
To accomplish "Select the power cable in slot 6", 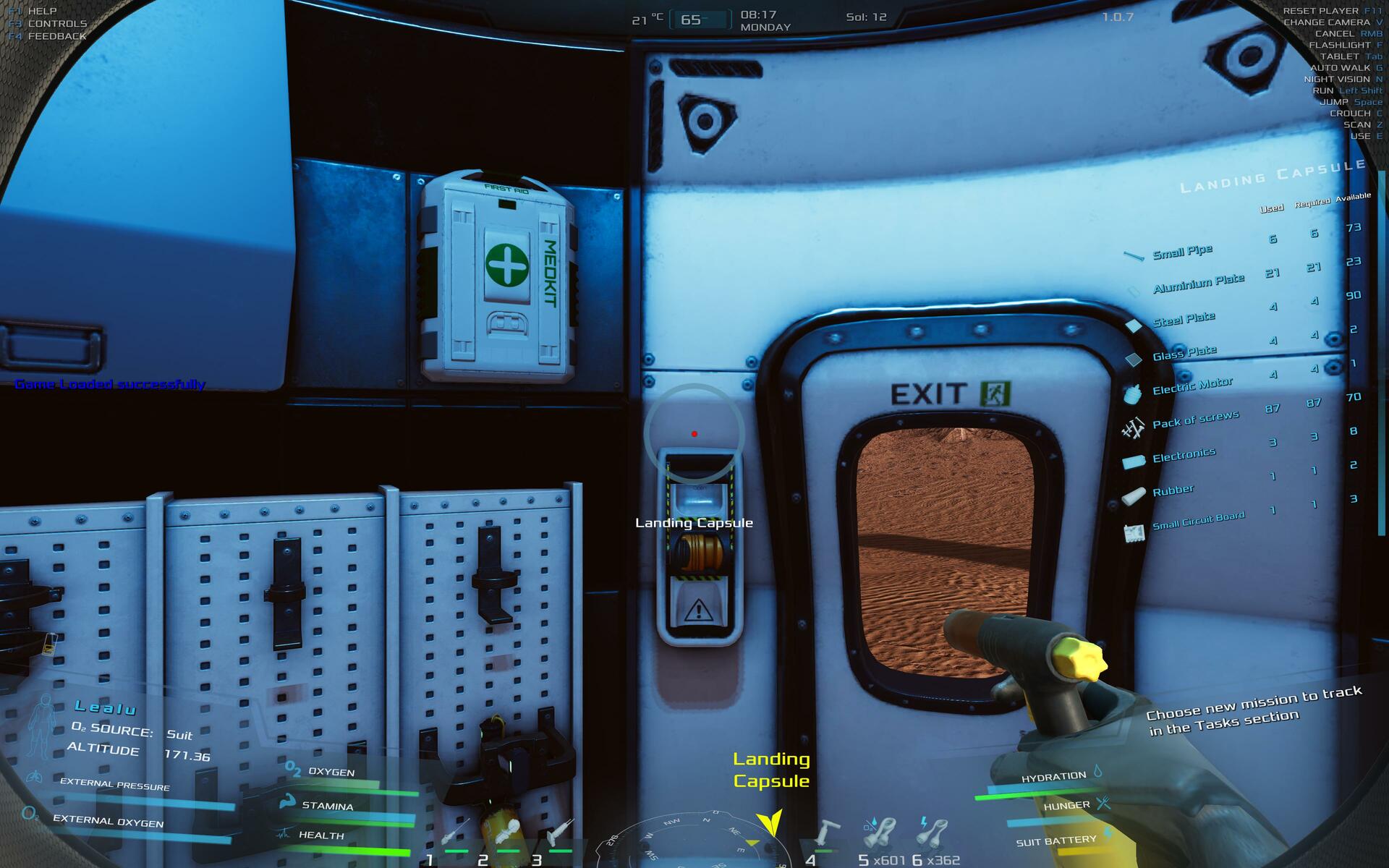I will coord(932,833).
